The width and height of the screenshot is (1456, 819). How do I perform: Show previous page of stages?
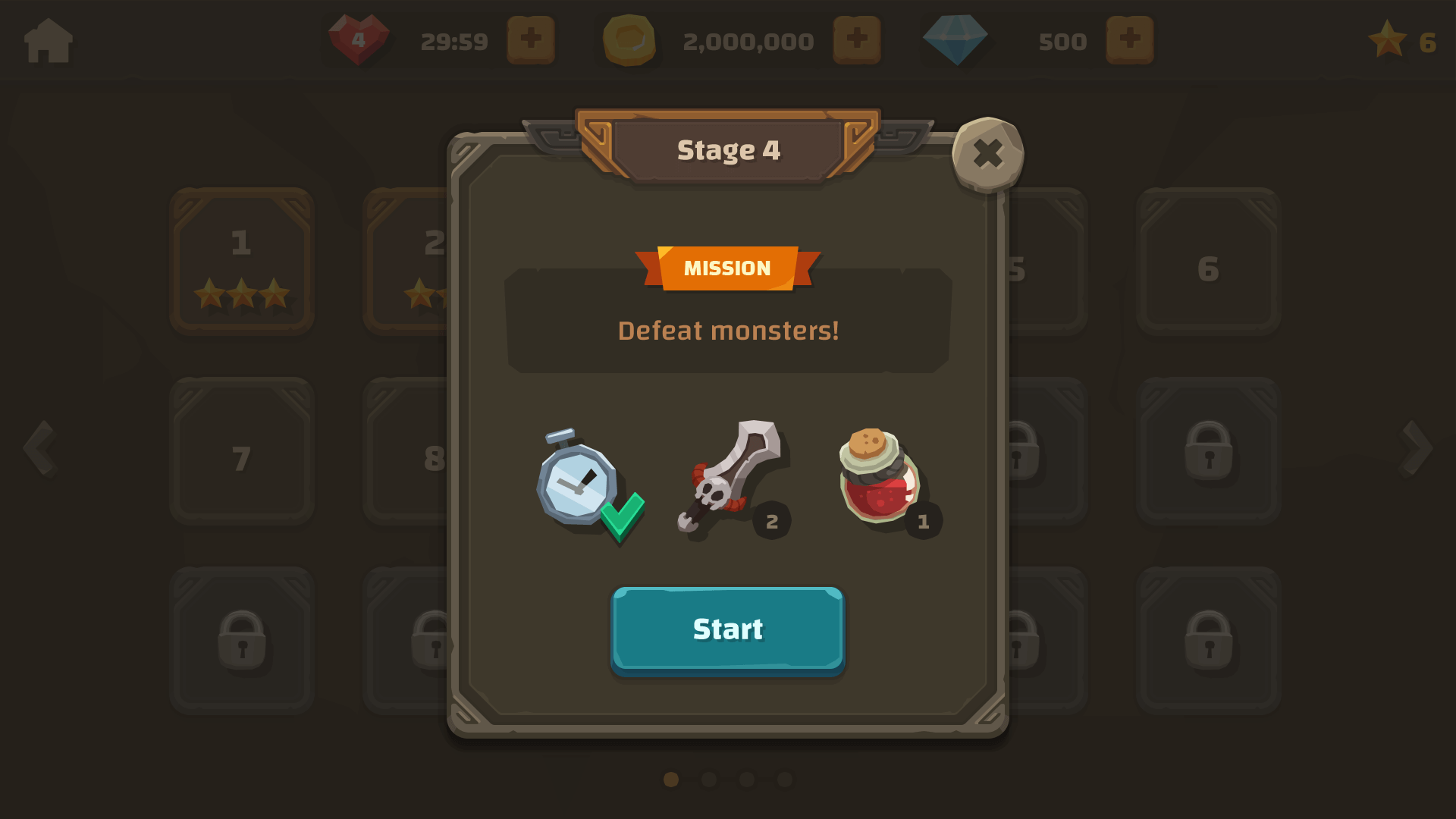click(39, 448)
